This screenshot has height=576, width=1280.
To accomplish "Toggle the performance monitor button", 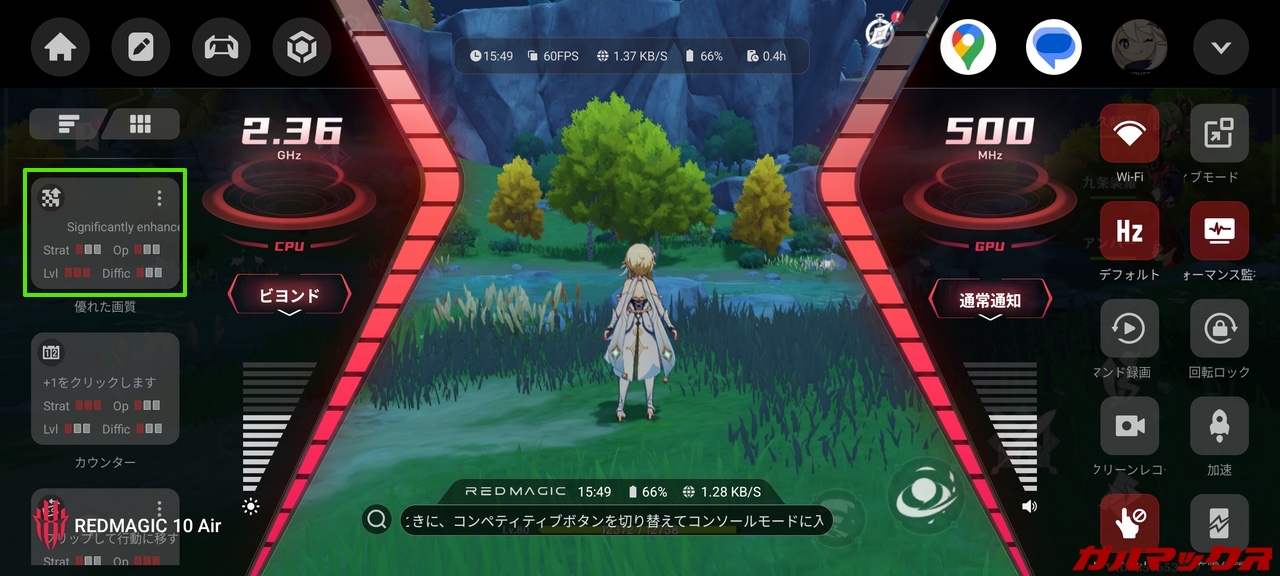I will click(x=1219, y=231).
